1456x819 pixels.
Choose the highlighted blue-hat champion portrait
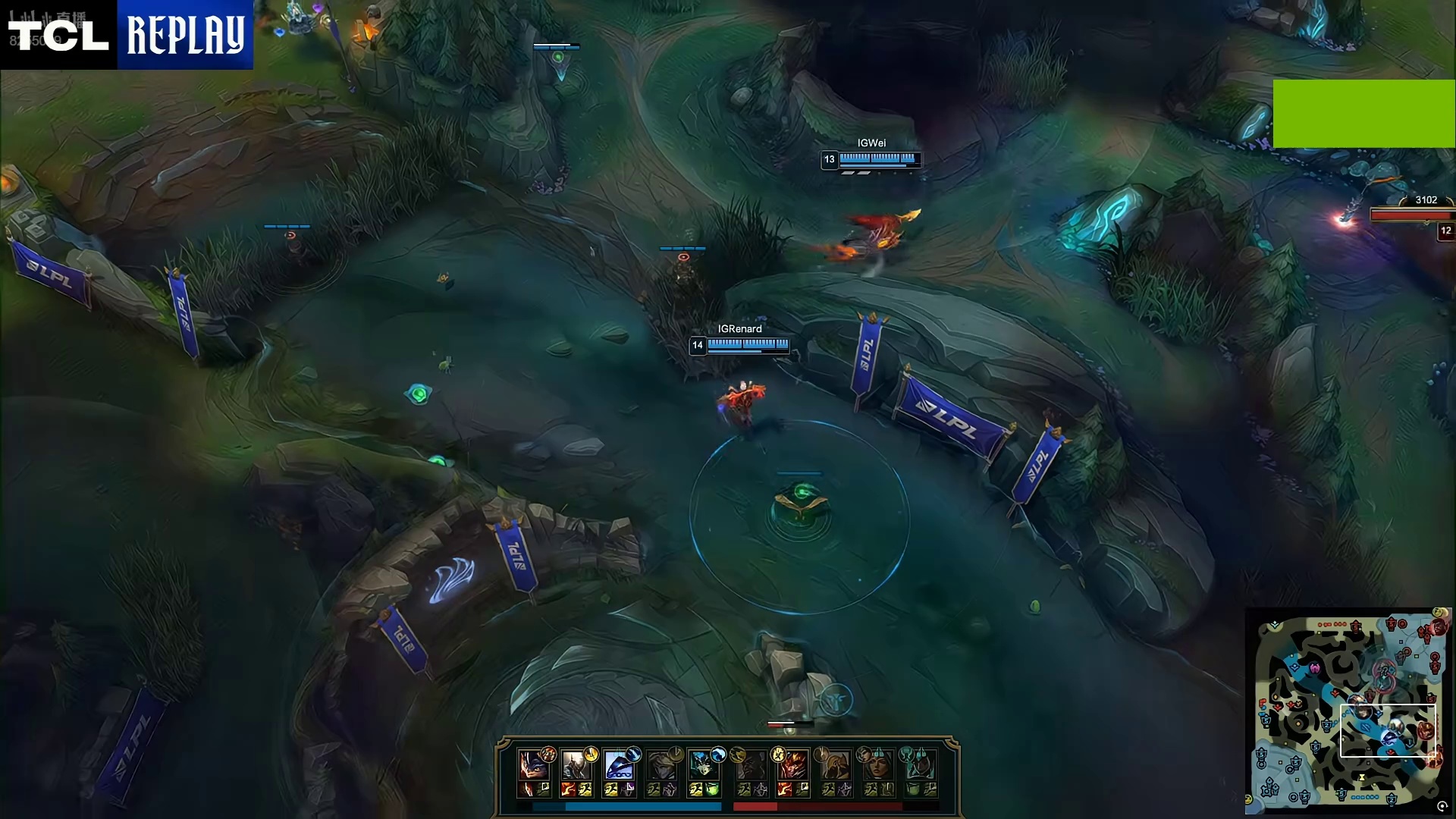(619, 766)
